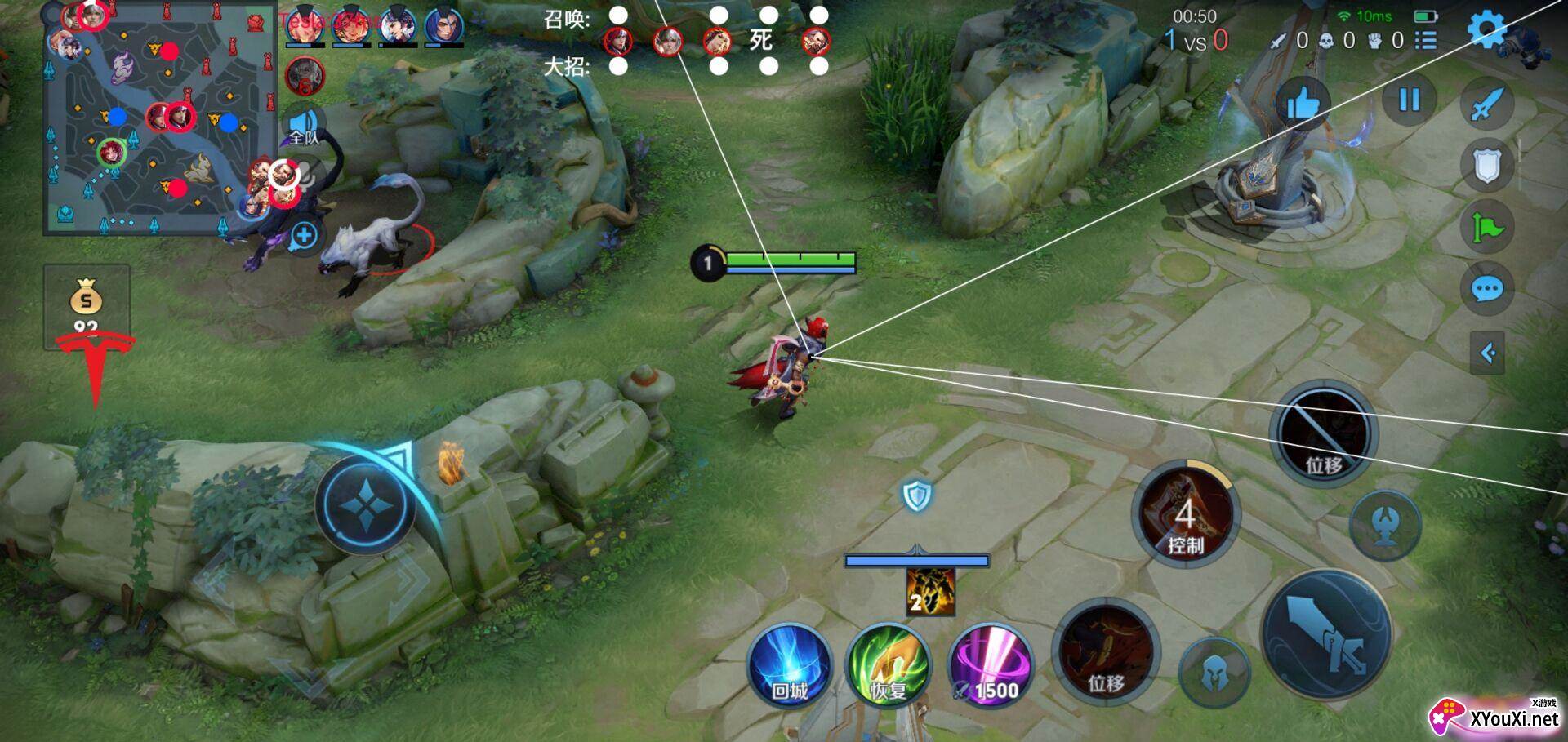1568x742 pixels.
Task: Toggle the 全队 team voice speaker
Action: 304,127
